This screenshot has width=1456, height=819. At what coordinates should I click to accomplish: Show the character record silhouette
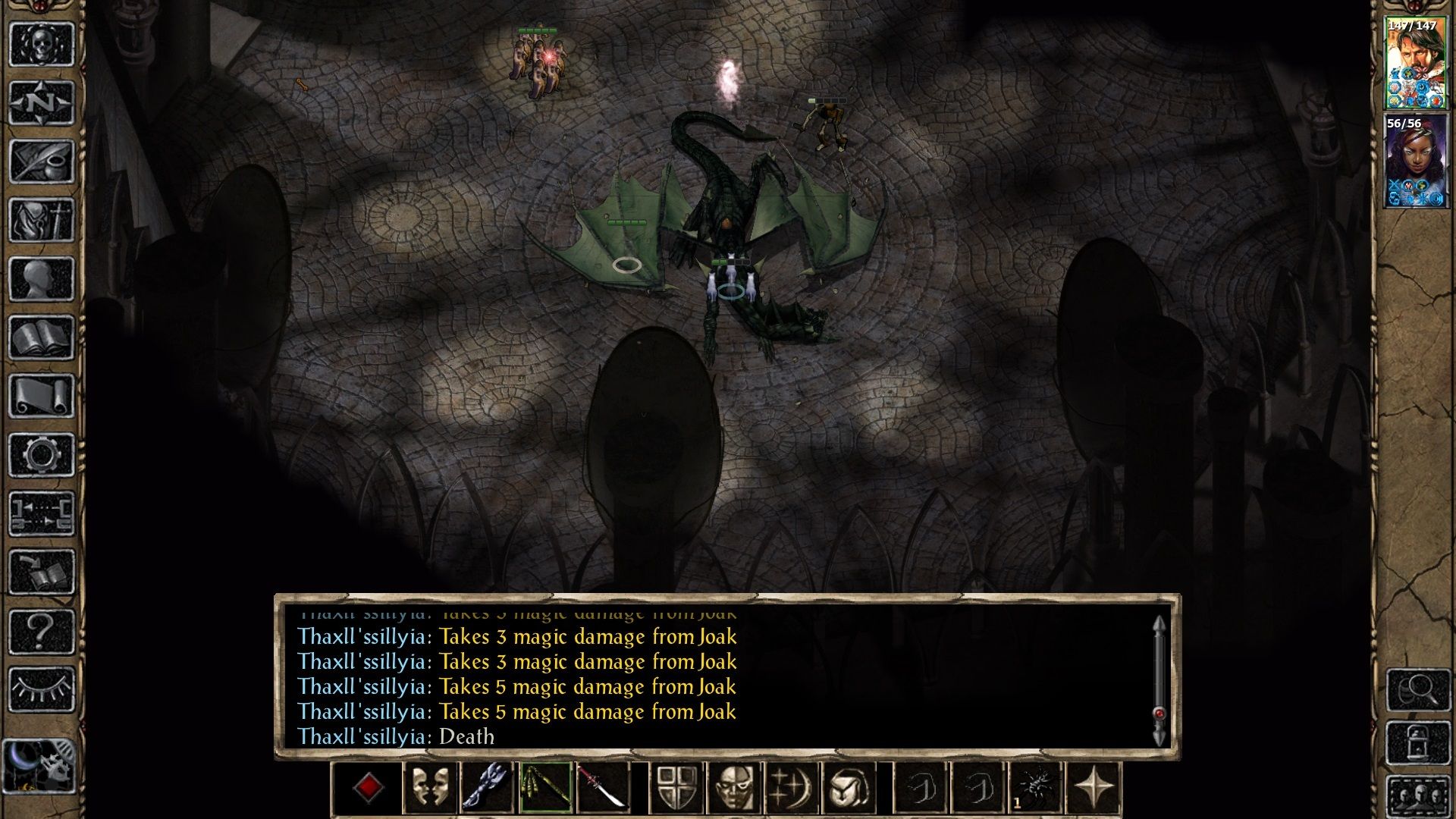click(x=41, y=278)
